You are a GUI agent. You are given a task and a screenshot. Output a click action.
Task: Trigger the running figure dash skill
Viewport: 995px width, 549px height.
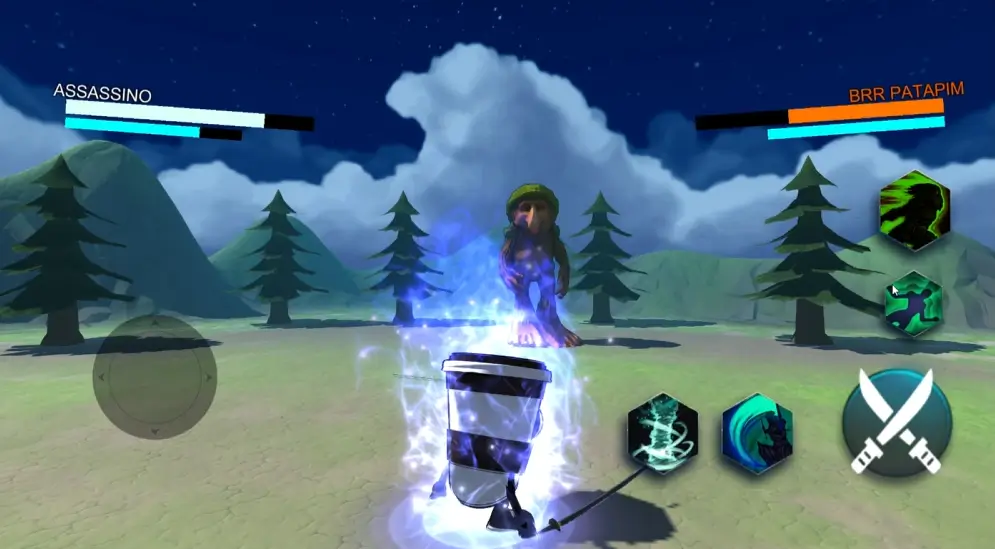(913, 304)
